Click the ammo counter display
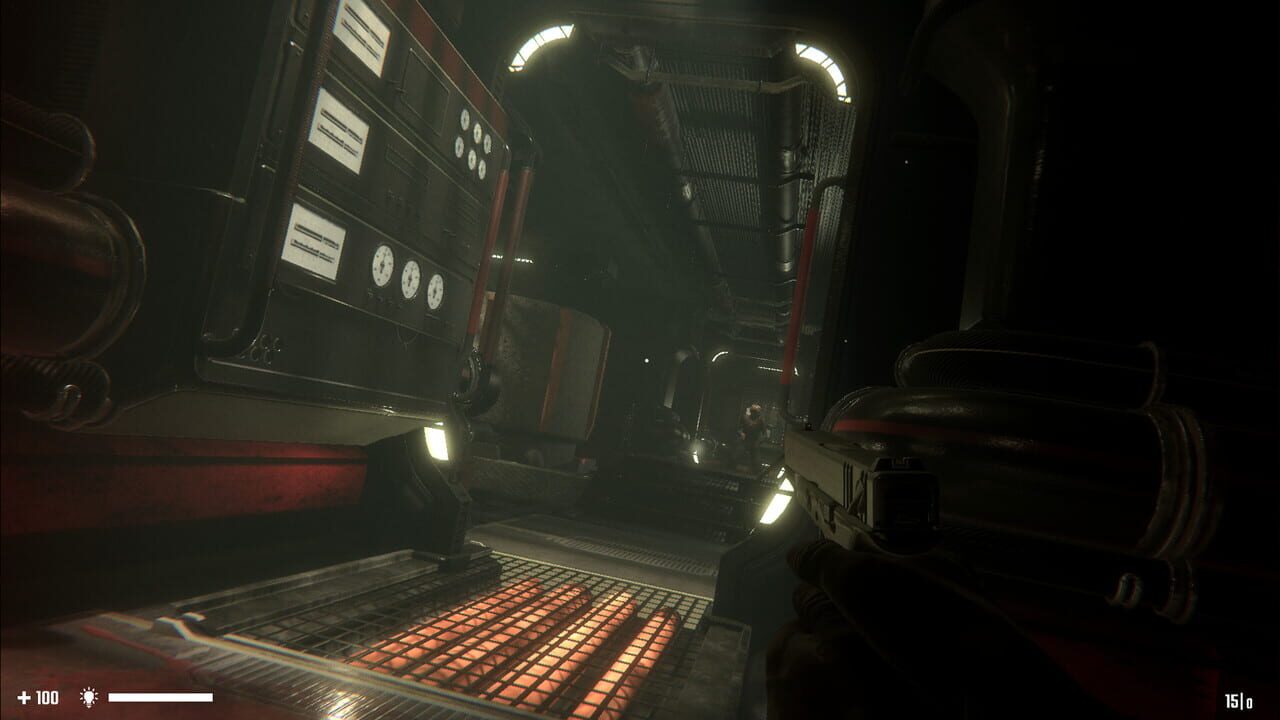The width and height of the screenshot is (1280, 720). point(1237,702)
